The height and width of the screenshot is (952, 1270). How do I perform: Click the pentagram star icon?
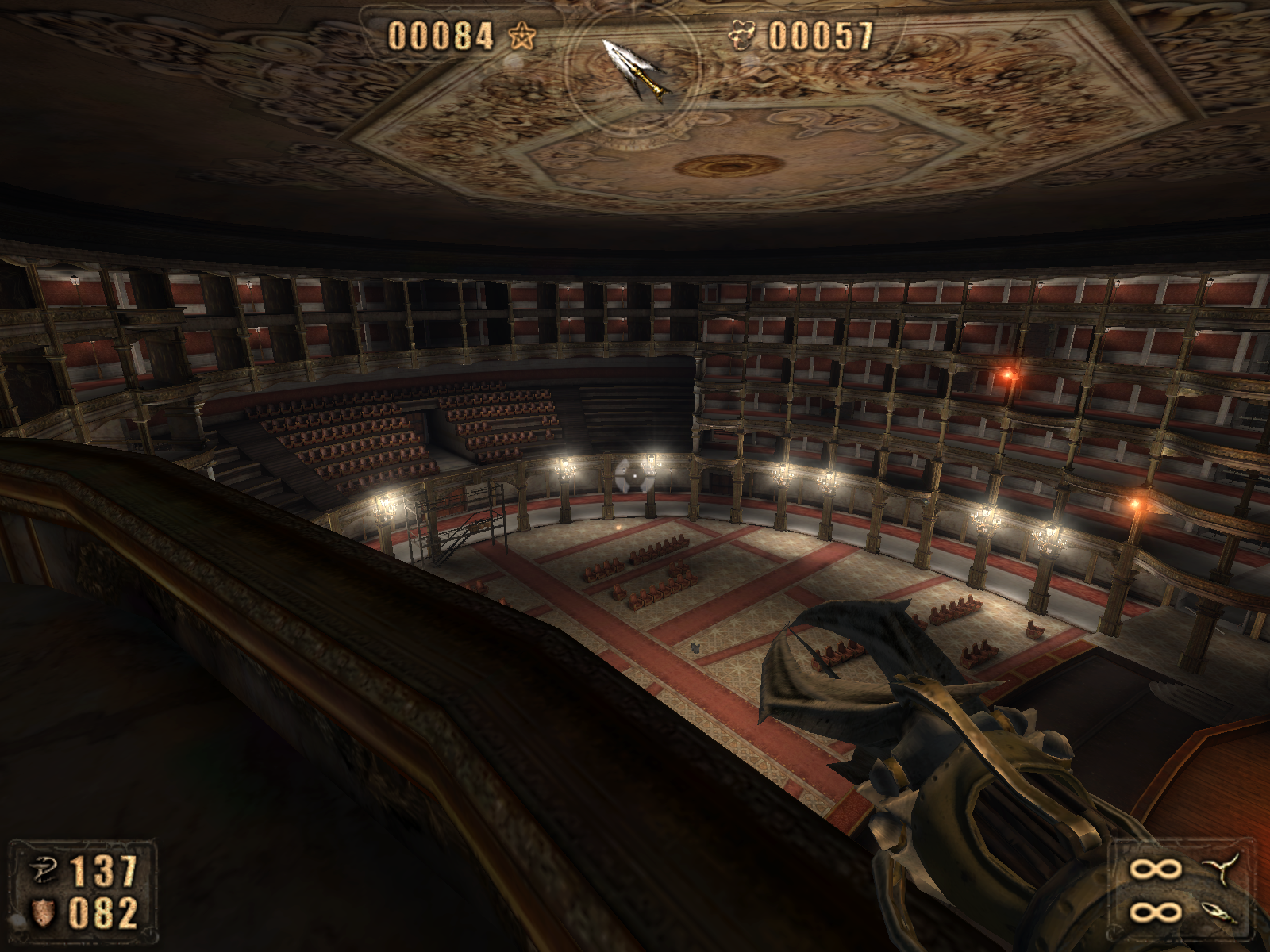[x=522, y=36]
